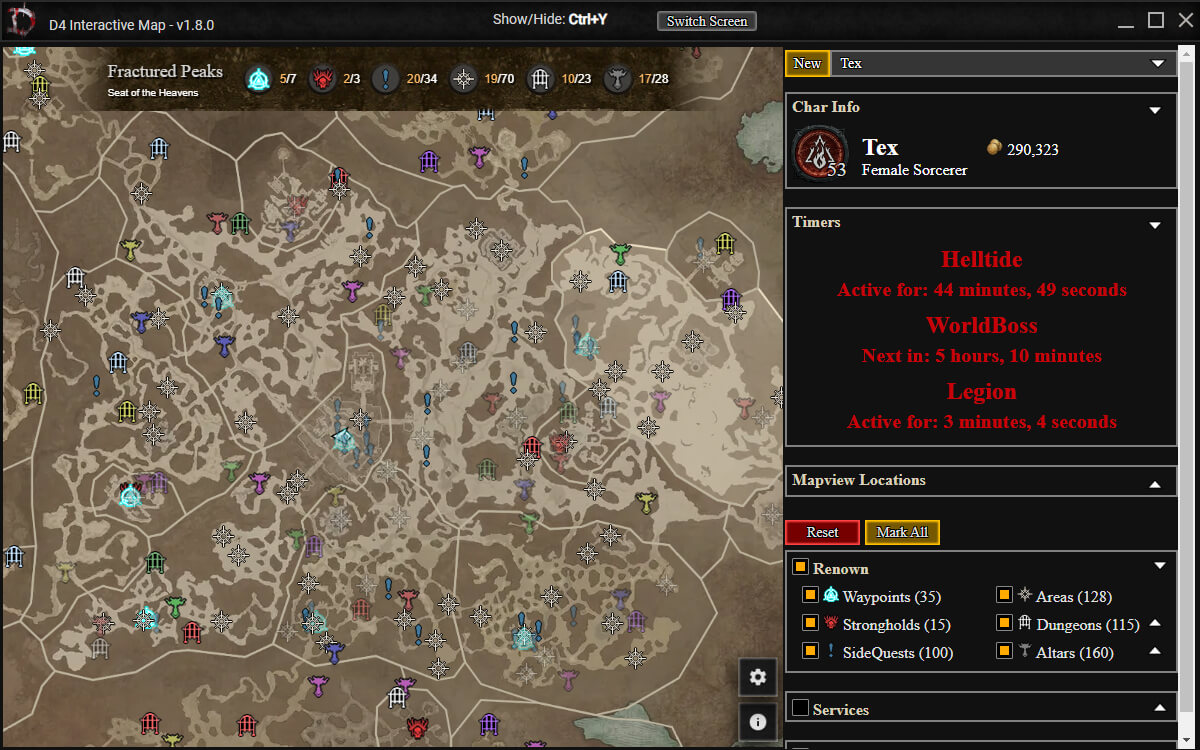The image size is (1200, 750).
Task: Toggle the SideQuests filter checkbox
Action: [811, 652]
